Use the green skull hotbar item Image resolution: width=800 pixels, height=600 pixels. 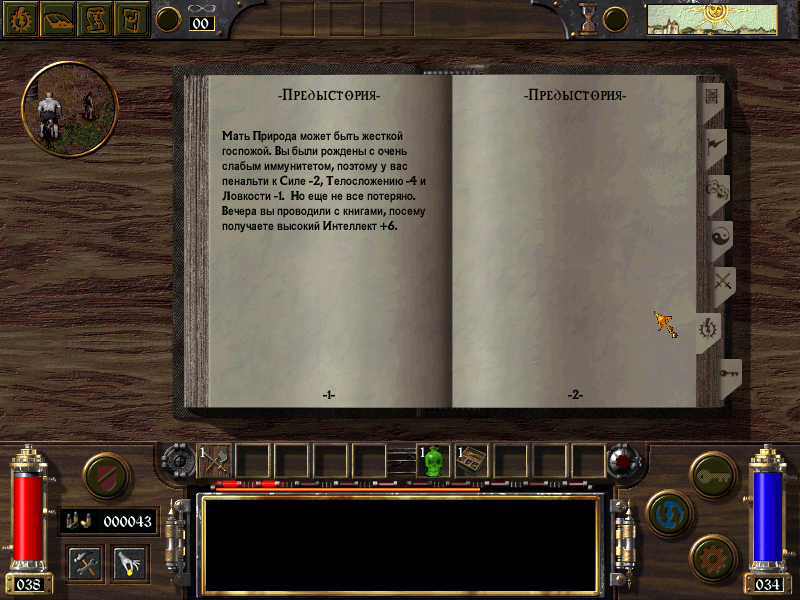coord(434,461)
